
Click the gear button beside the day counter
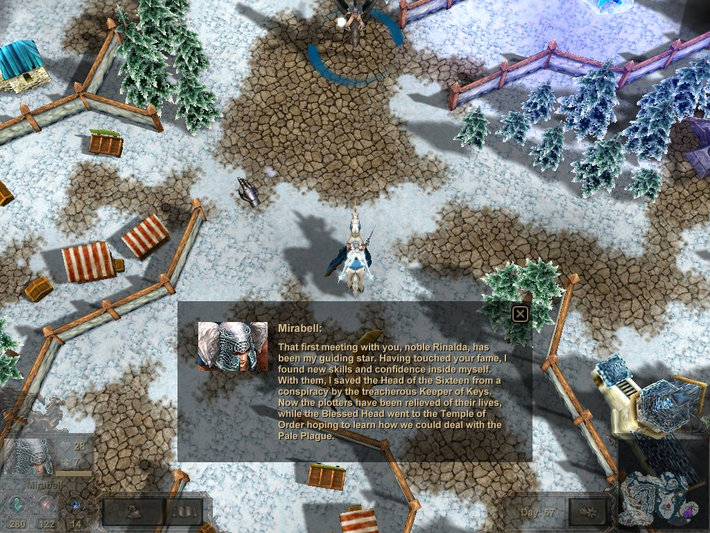(586, 511)
